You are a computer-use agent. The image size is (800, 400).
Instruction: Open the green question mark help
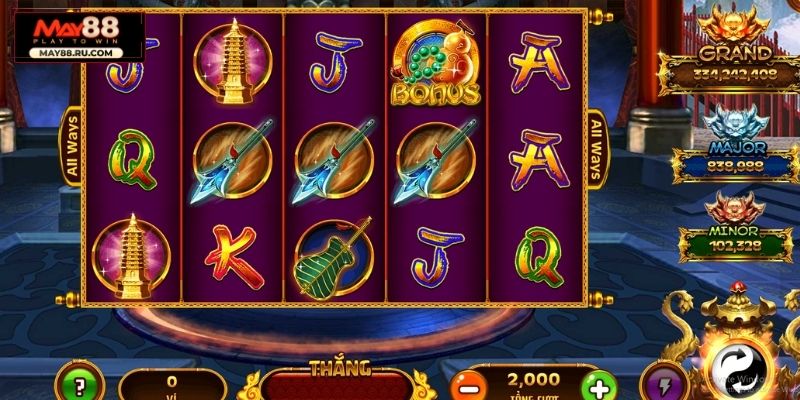pyautogui.click(x=75, y=385)
